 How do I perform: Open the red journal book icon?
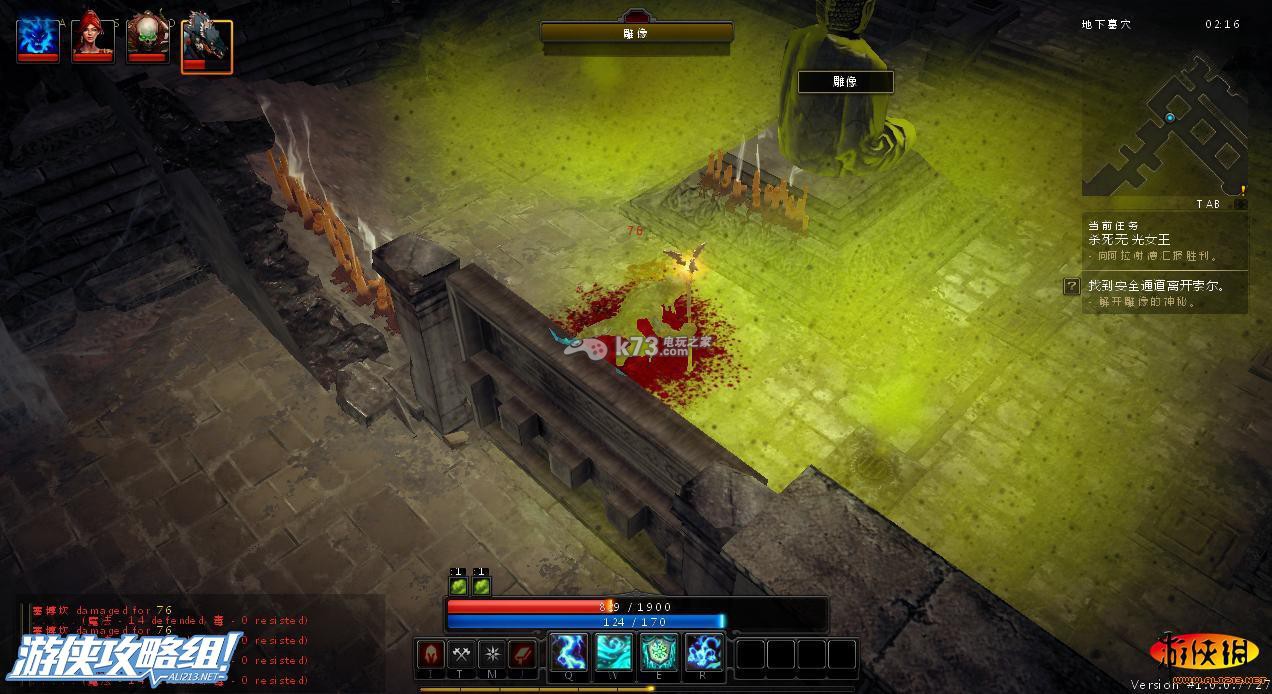(523, 654)
